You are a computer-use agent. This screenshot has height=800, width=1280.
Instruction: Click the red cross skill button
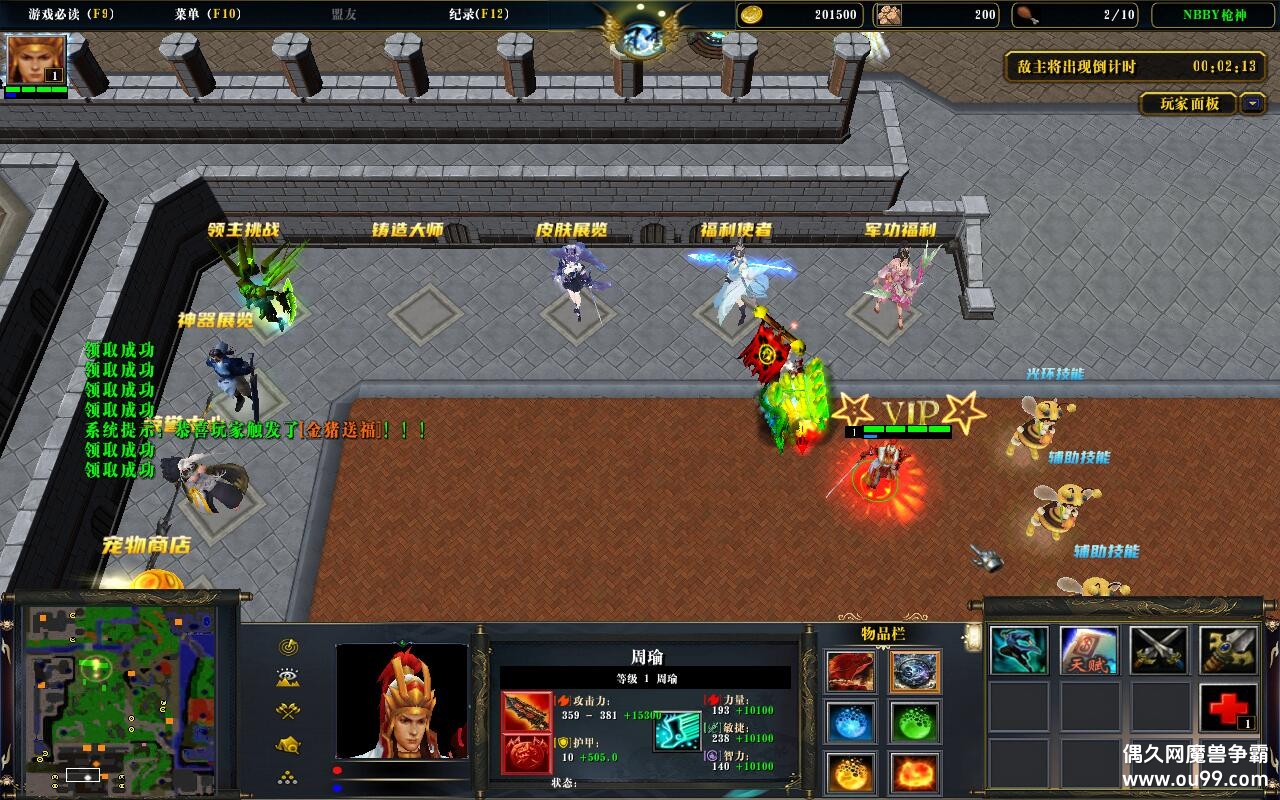point(1228,708)
